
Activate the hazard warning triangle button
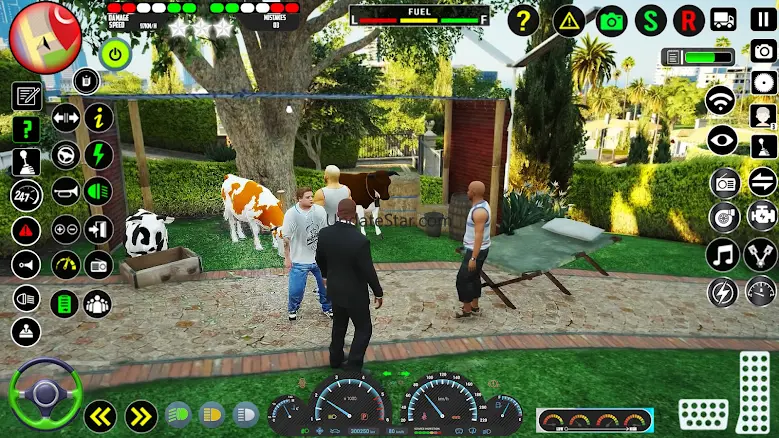point(569,20)
